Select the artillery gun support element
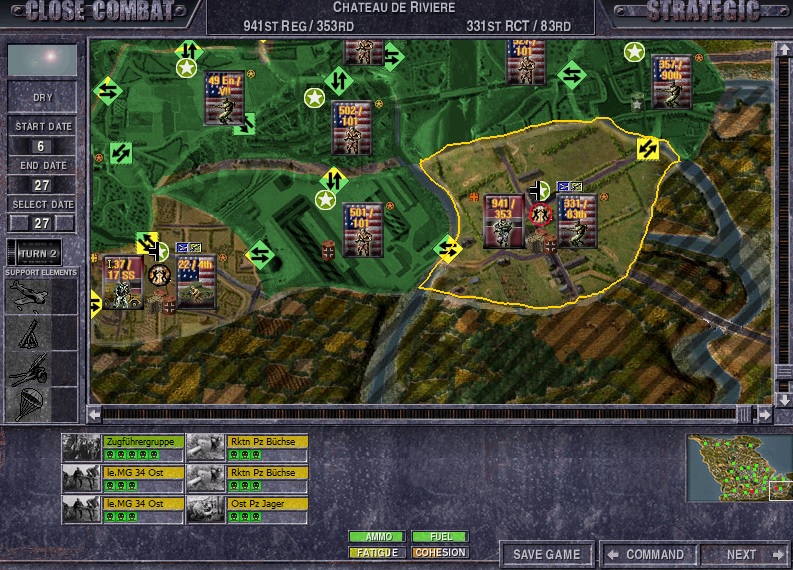 point(27,368)
